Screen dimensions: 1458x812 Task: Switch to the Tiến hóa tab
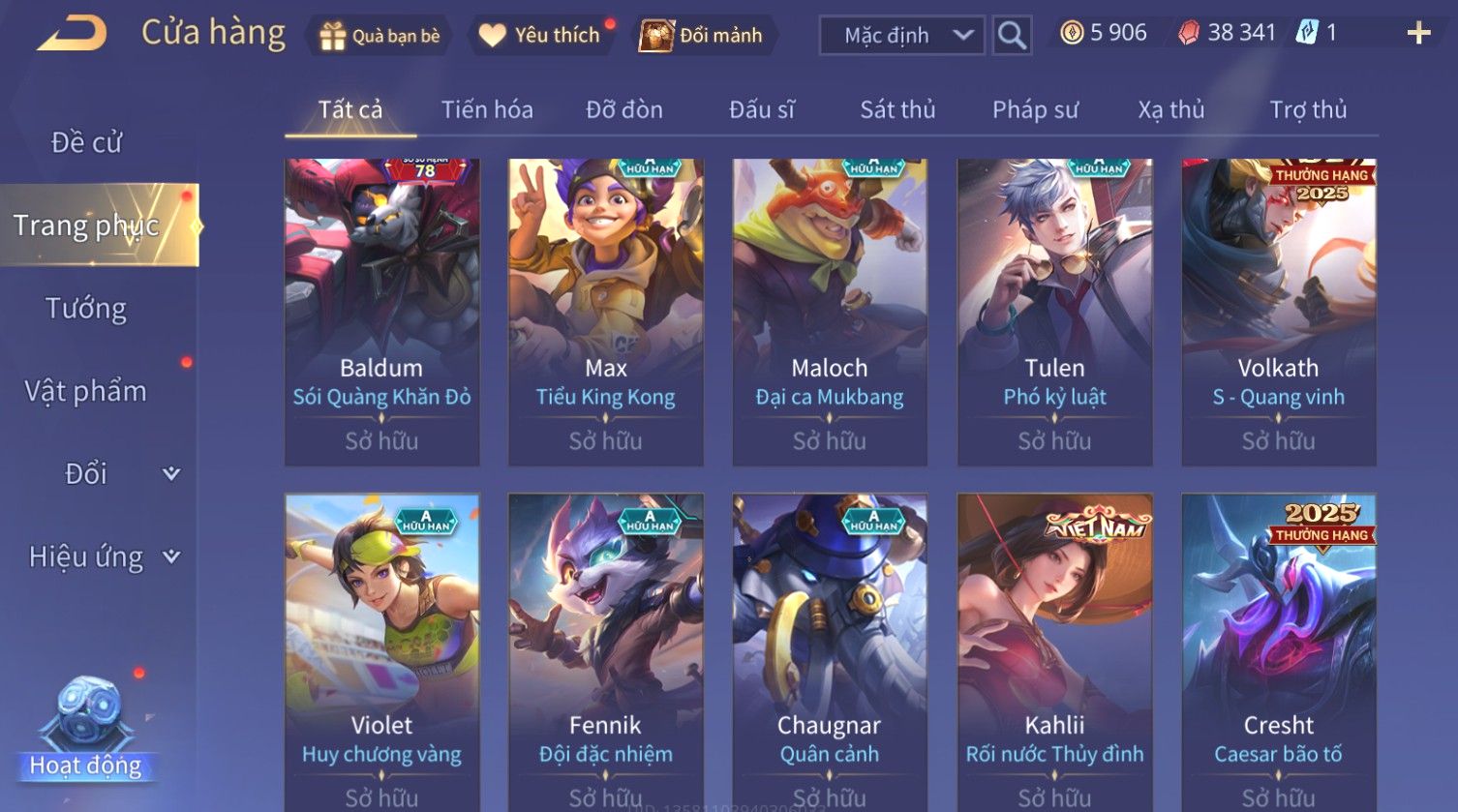pyautogui.click(x=487, y=110)
